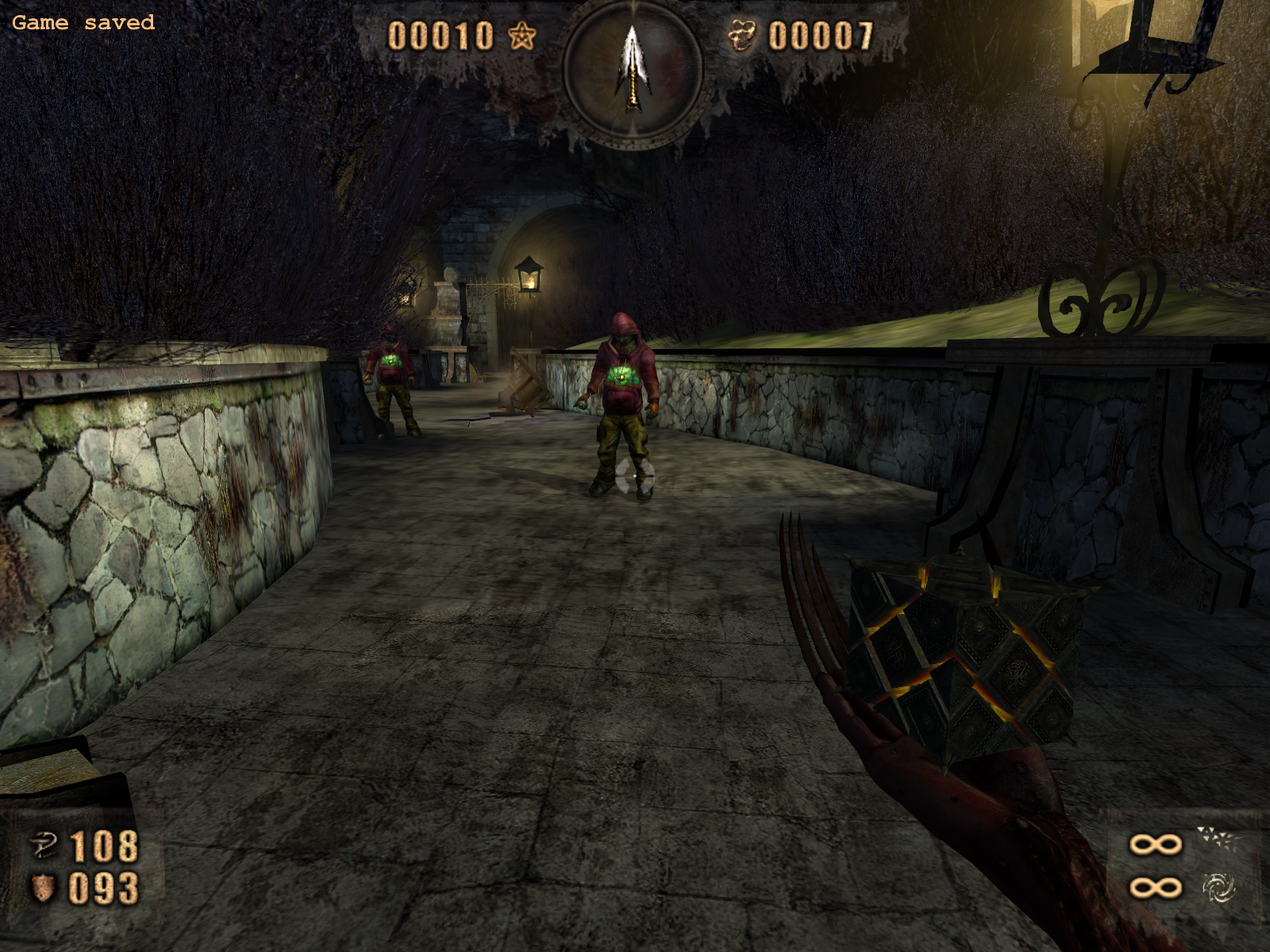The width and height of the screenshot is (1270, 952).
Task: Click the pentagram star icon
Action: 521,36
